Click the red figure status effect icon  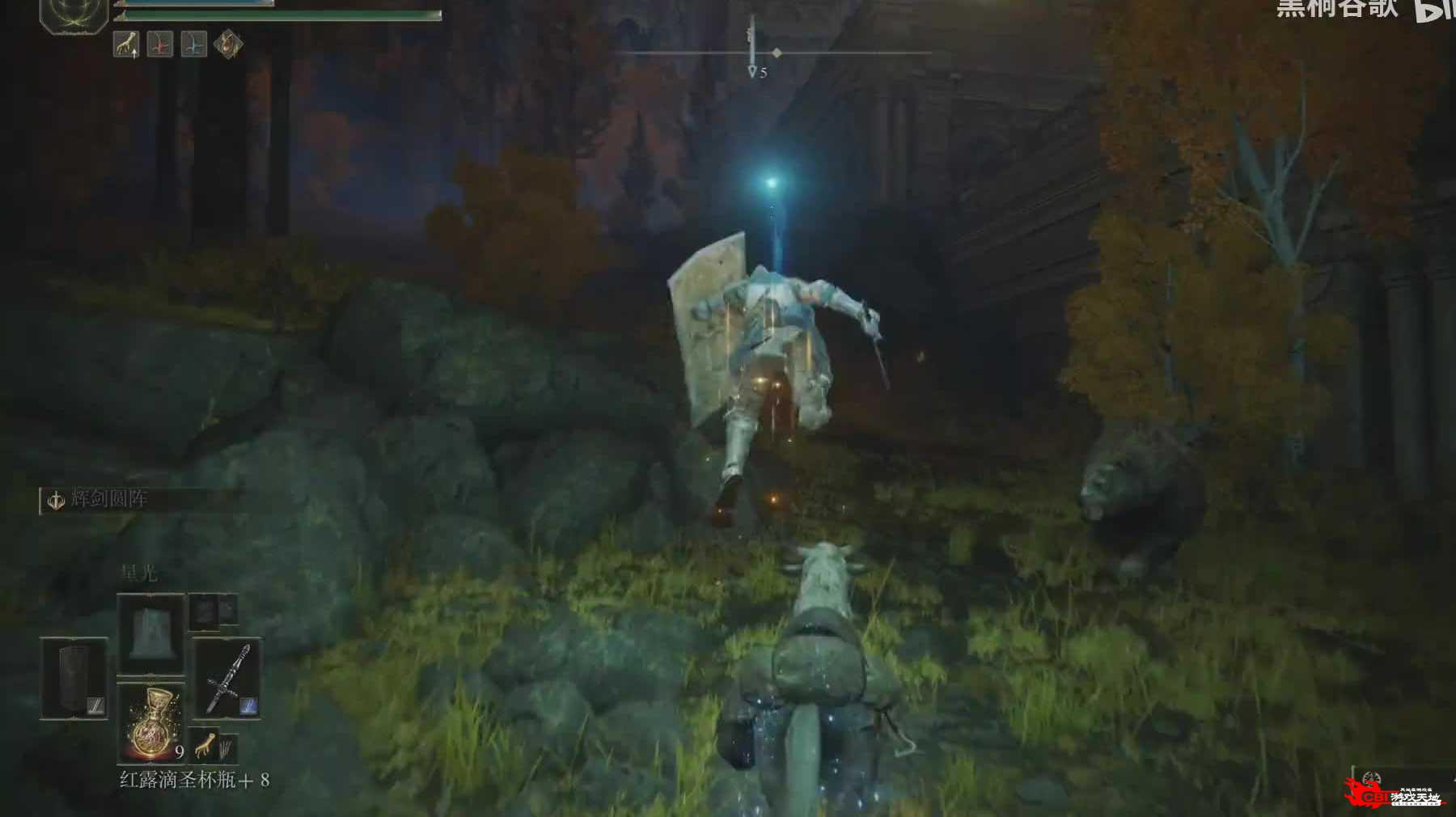(159, 44)
